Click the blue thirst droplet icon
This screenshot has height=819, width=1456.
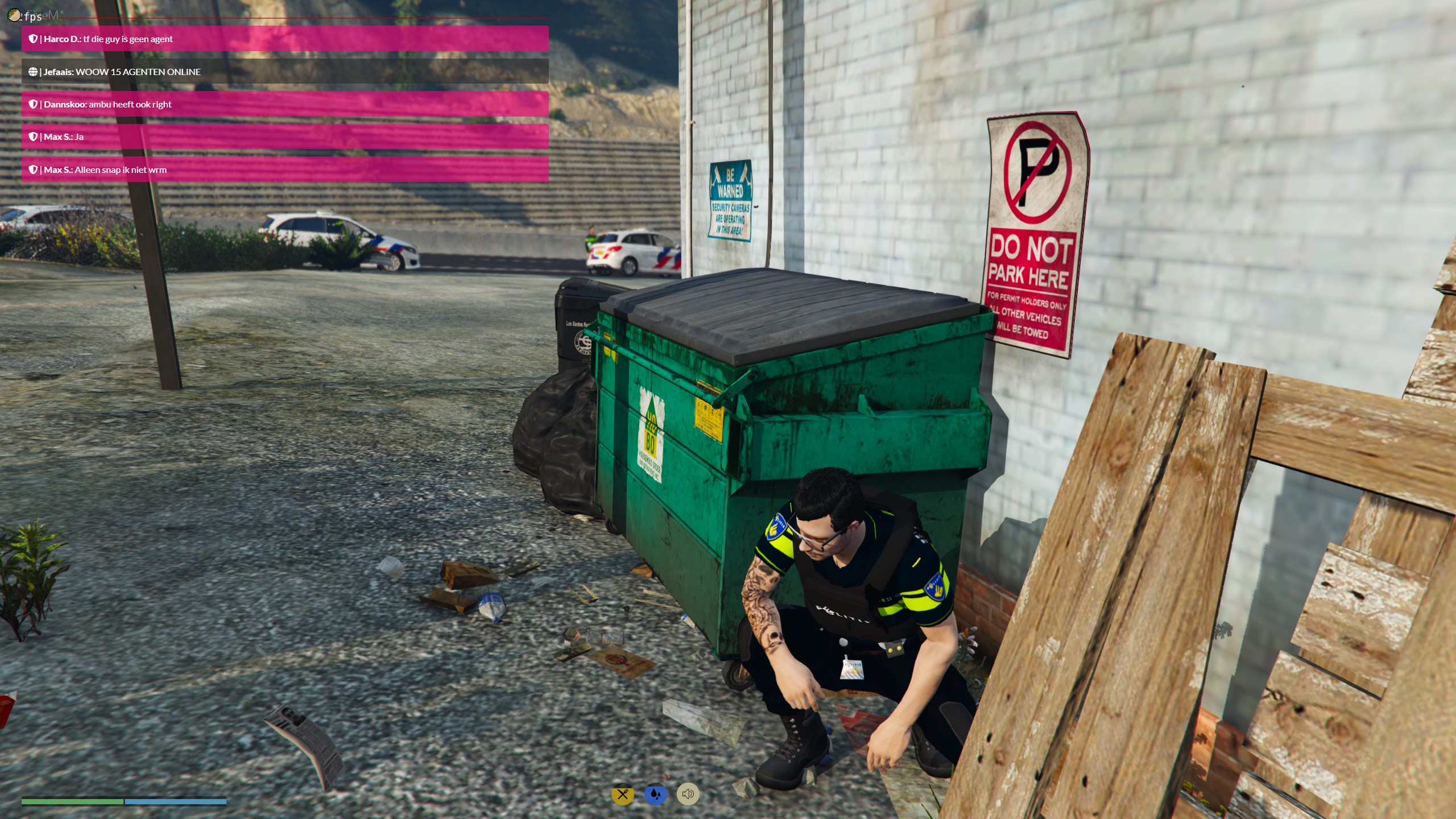[655, 794]
